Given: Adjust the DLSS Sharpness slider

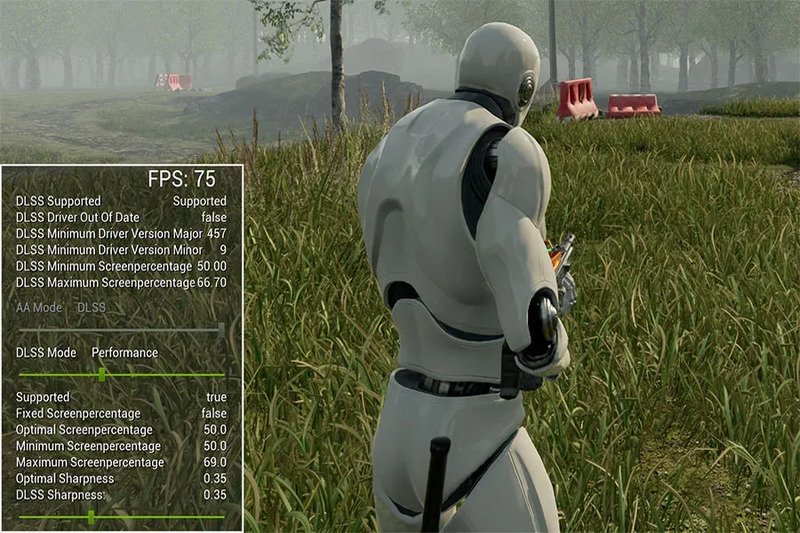Looking at the screenshot, I should [x=91, y=517].
